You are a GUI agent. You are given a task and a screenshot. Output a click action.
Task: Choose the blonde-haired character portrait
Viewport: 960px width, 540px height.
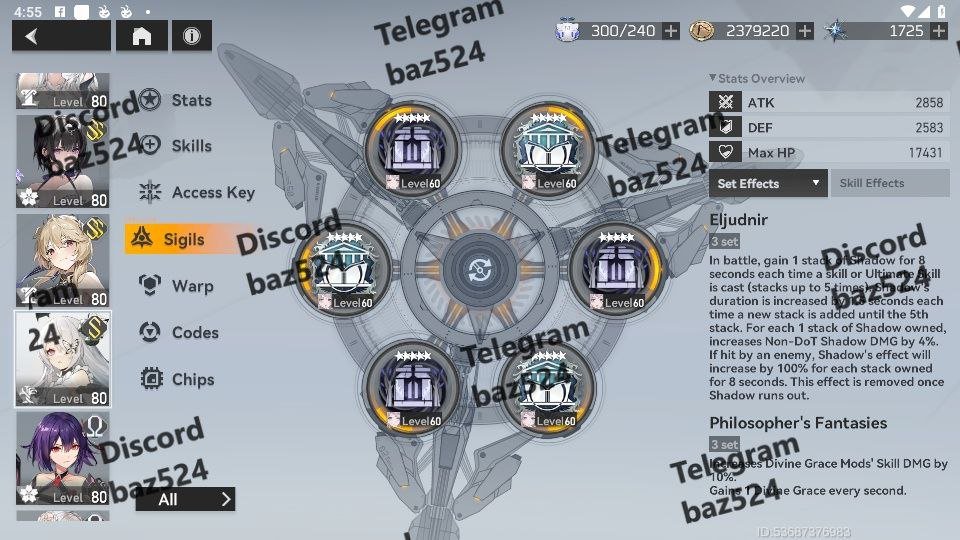pyautogui.click(x=63, y=259)
